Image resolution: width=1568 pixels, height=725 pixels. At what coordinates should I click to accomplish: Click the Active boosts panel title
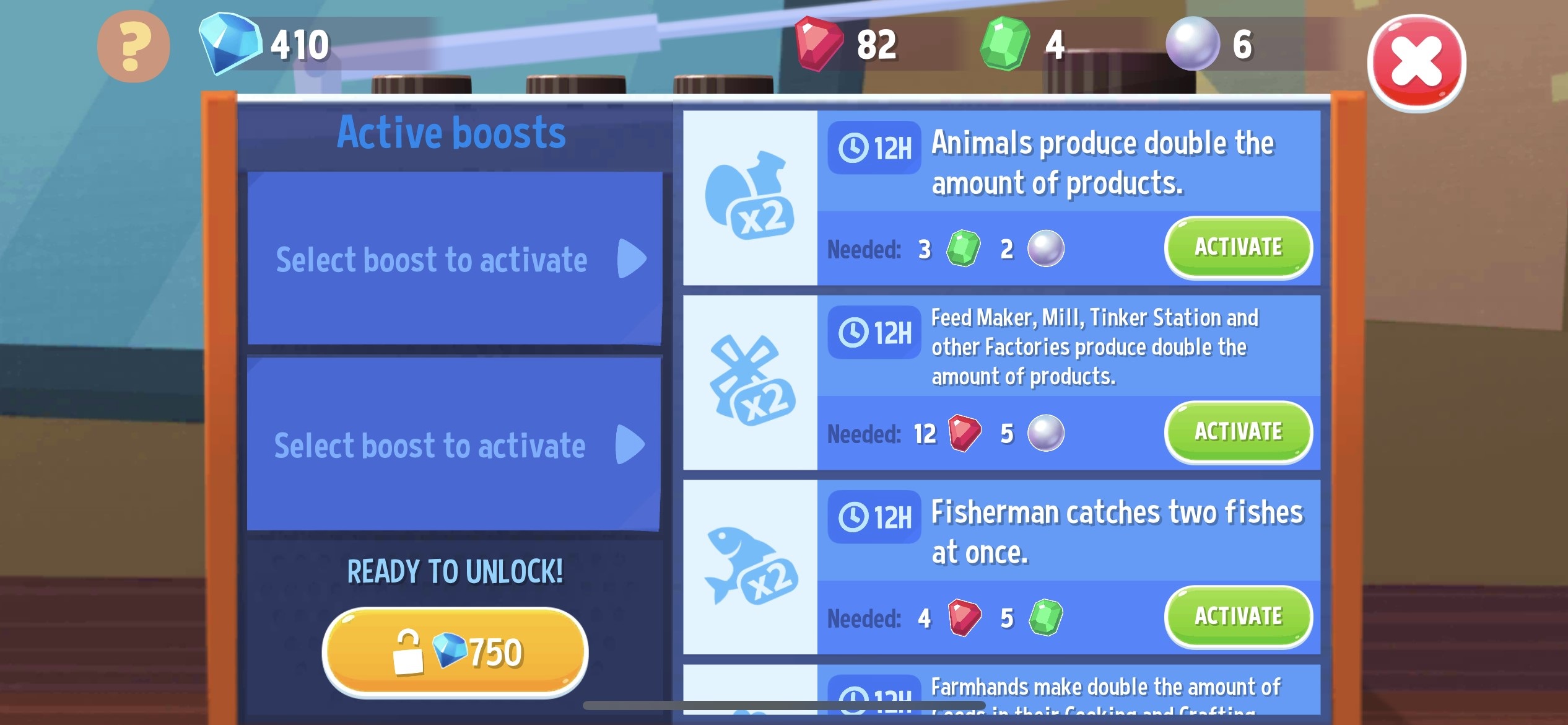point(451,130)
